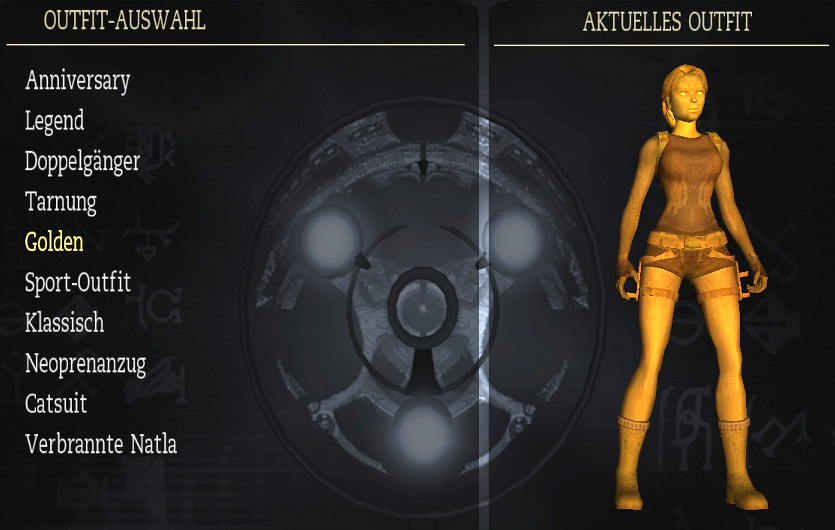This screenshot has height=530, width=835.
Task: Pick the Doppelgänger outfit
Action: tap(82, 161)
